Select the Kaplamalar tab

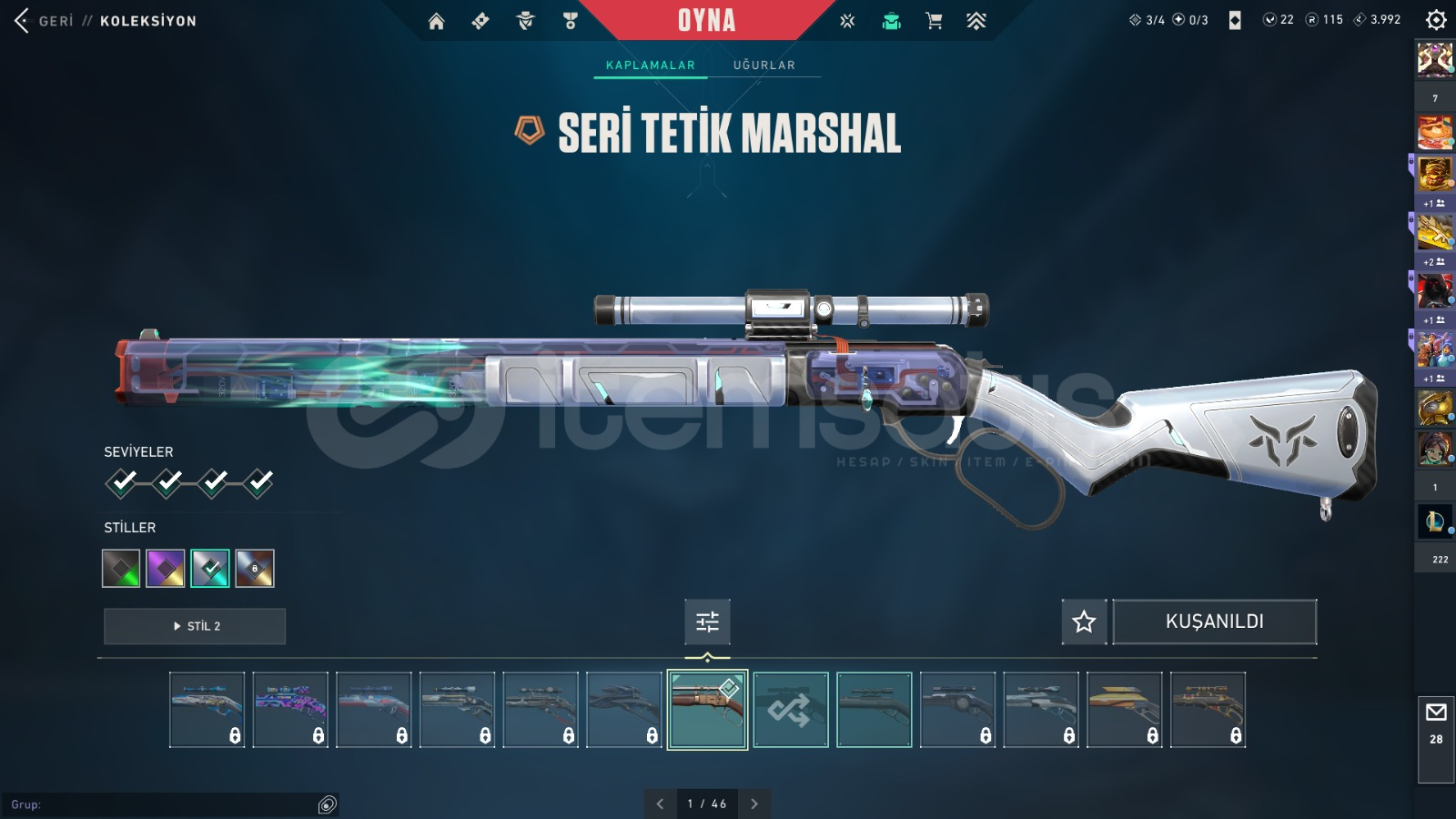click(x=650, y=66)
